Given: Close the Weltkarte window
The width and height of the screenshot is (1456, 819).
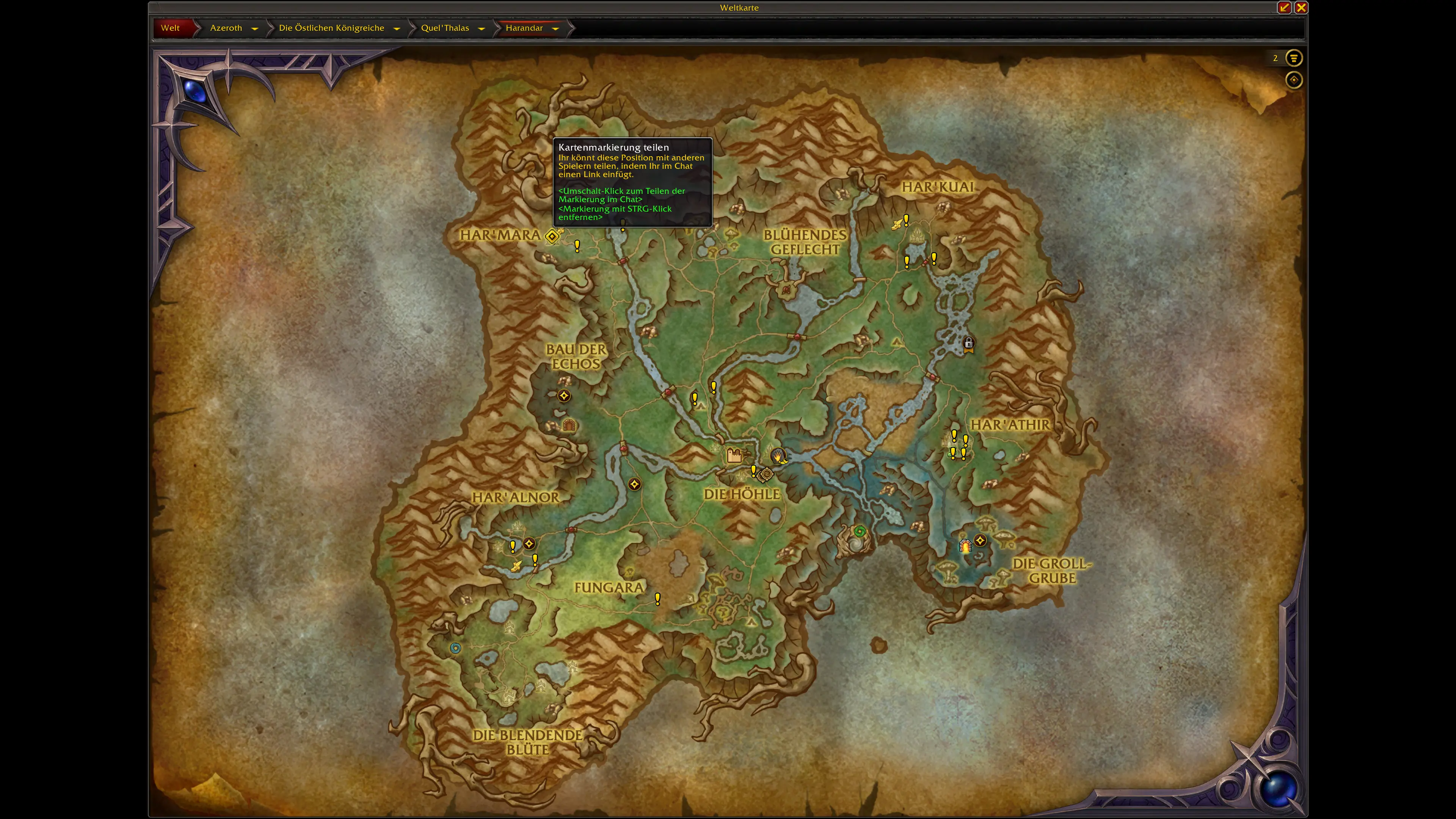Looking at the screenshot, I should pos(1301,7).
